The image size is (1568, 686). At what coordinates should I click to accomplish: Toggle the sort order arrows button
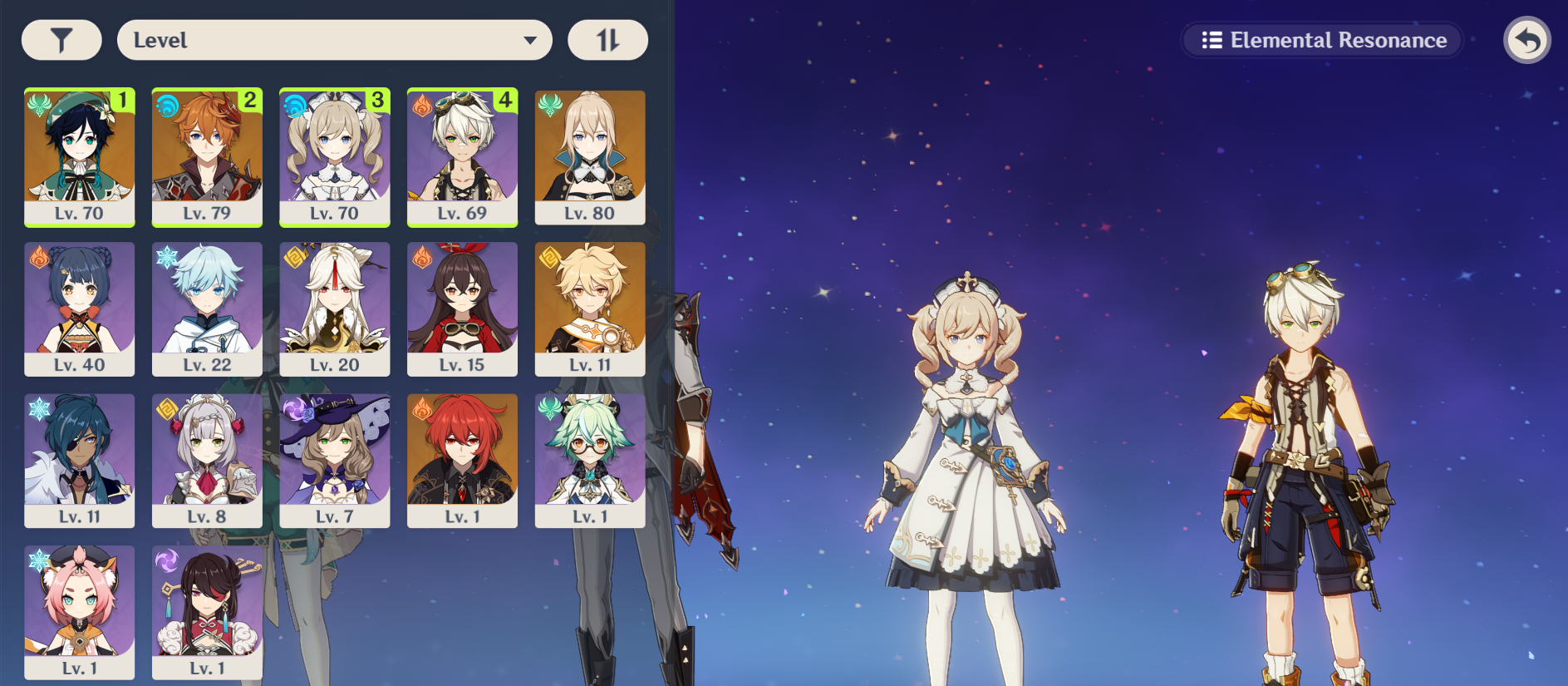point(607,40)
